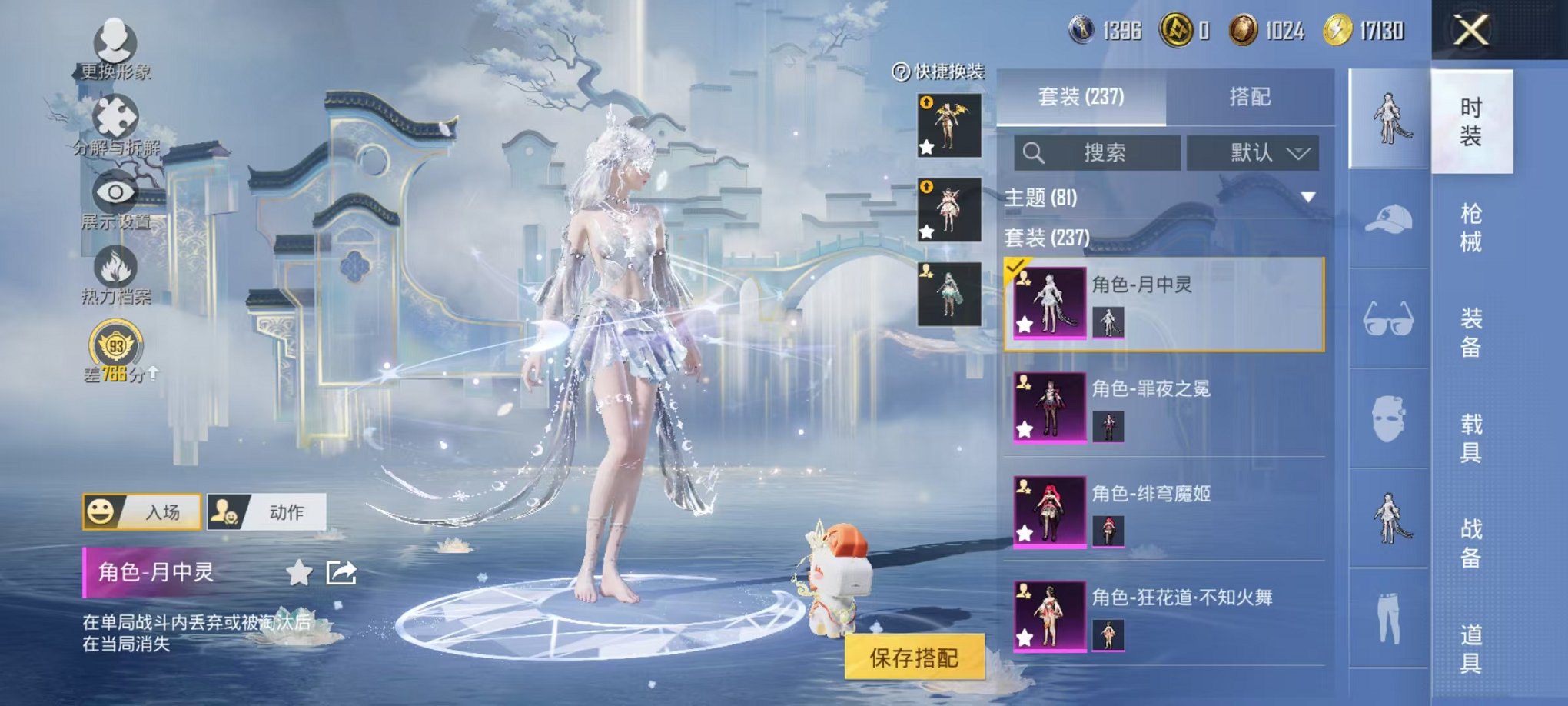Share the current outfit
The image size is (1568, 706).
[341, 573]
